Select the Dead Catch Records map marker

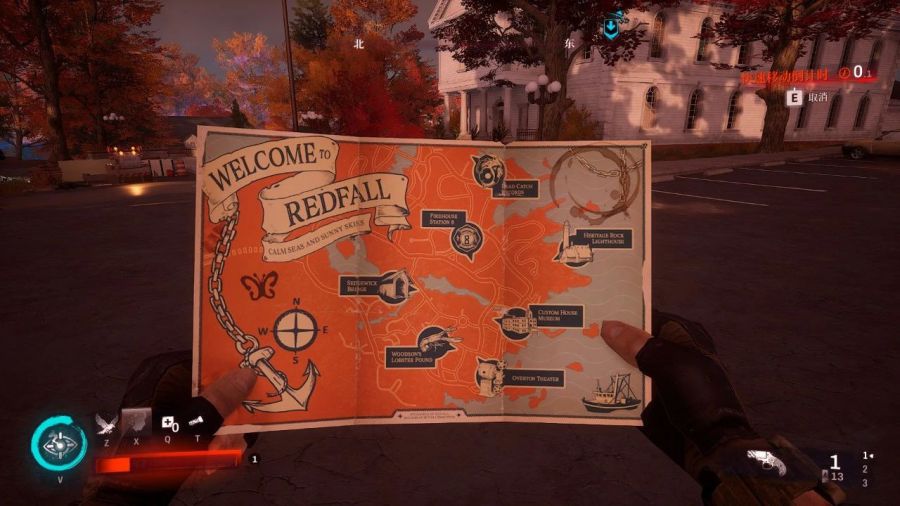(x=486, y=168)
